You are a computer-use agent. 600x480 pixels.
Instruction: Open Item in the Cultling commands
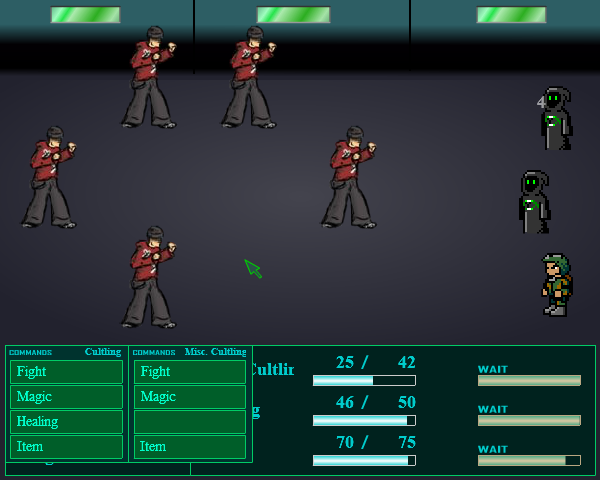pyautogui.click(x=66, y=447)
